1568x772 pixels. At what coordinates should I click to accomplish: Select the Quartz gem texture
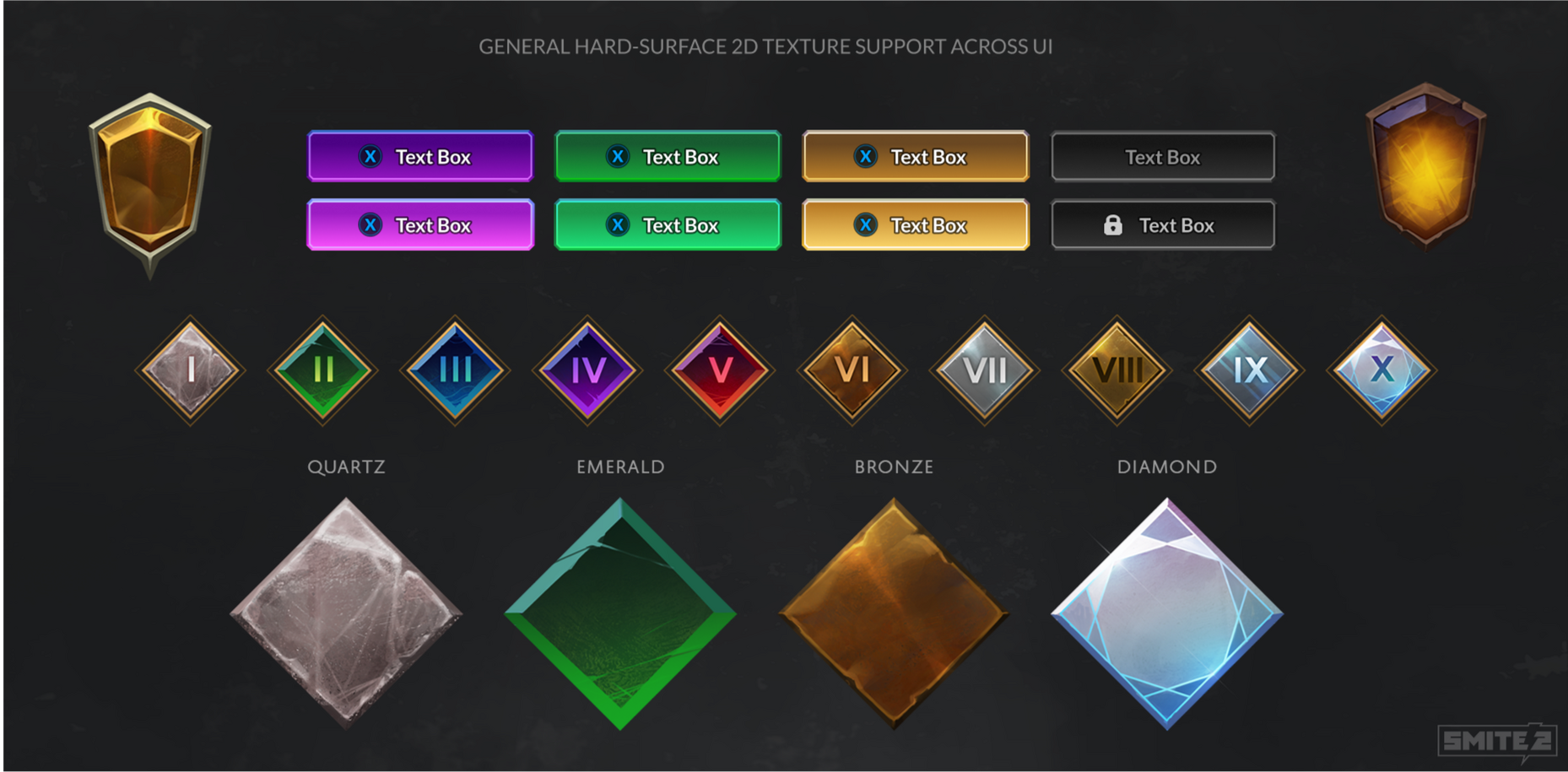click(x=347, y=616)
